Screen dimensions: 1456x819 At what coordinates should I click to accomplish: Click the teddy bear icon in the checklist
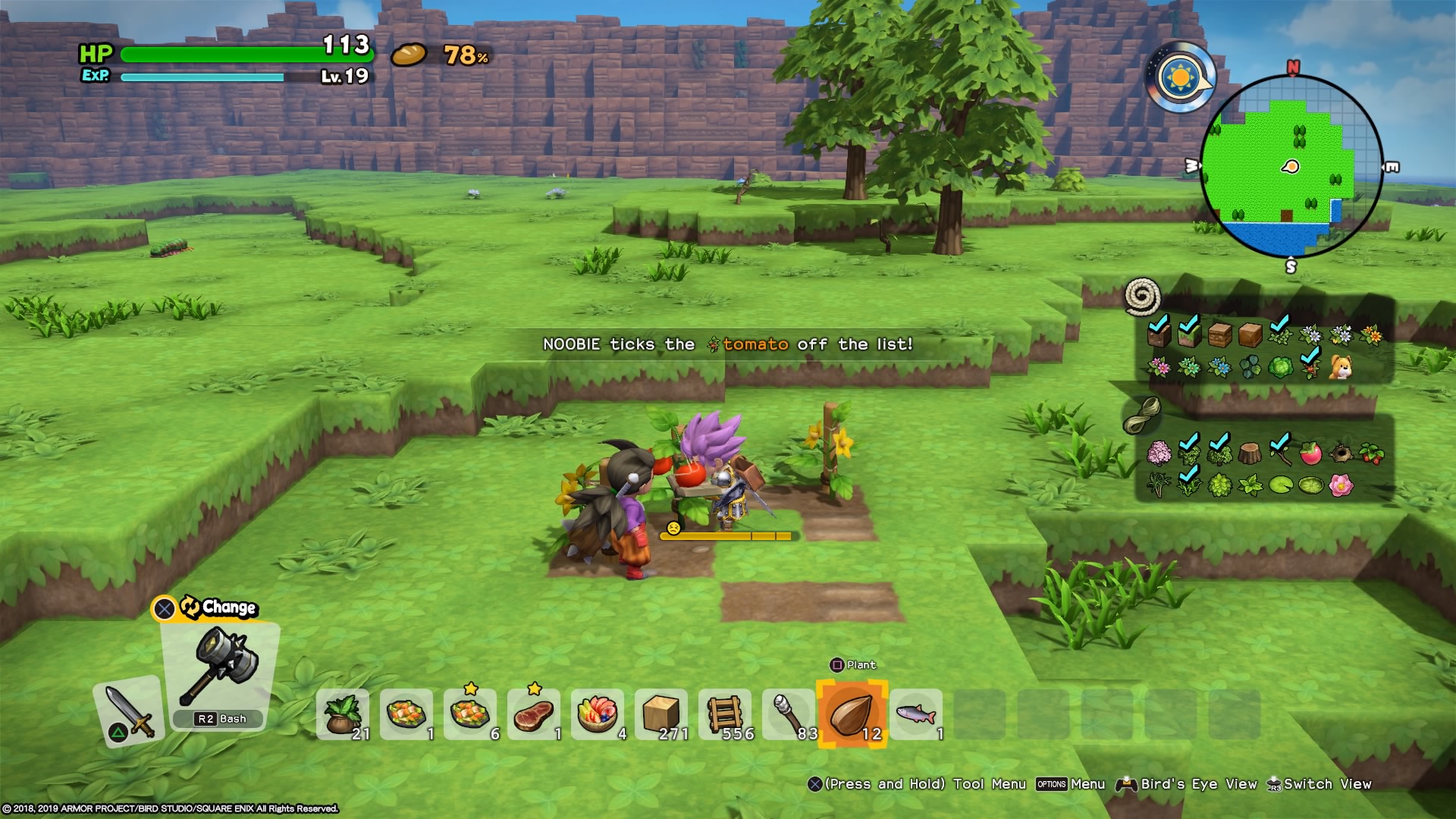(1341, 368)
